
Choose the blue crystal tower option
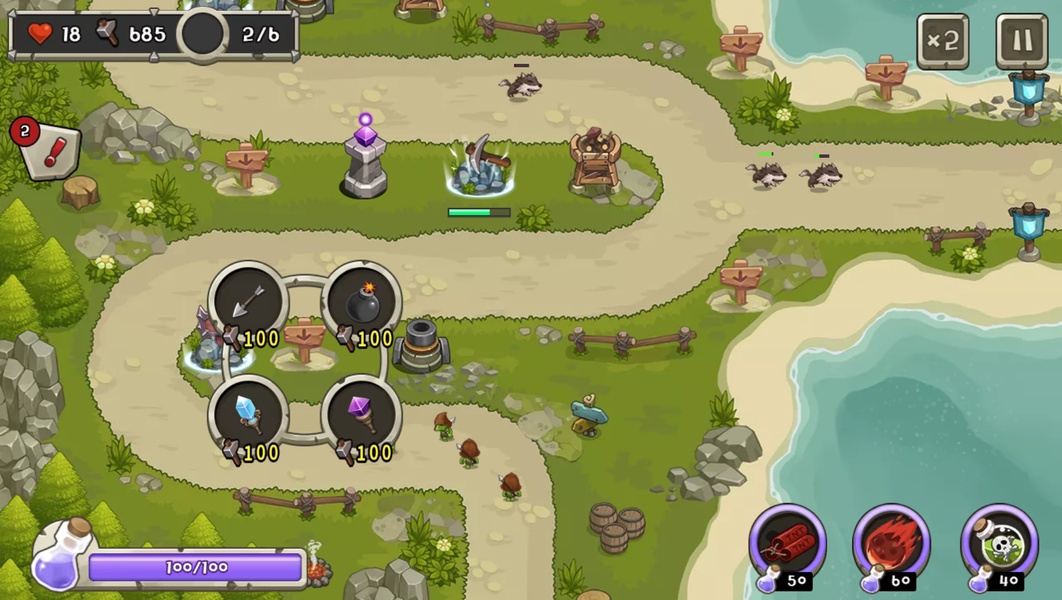coord(249,414)
